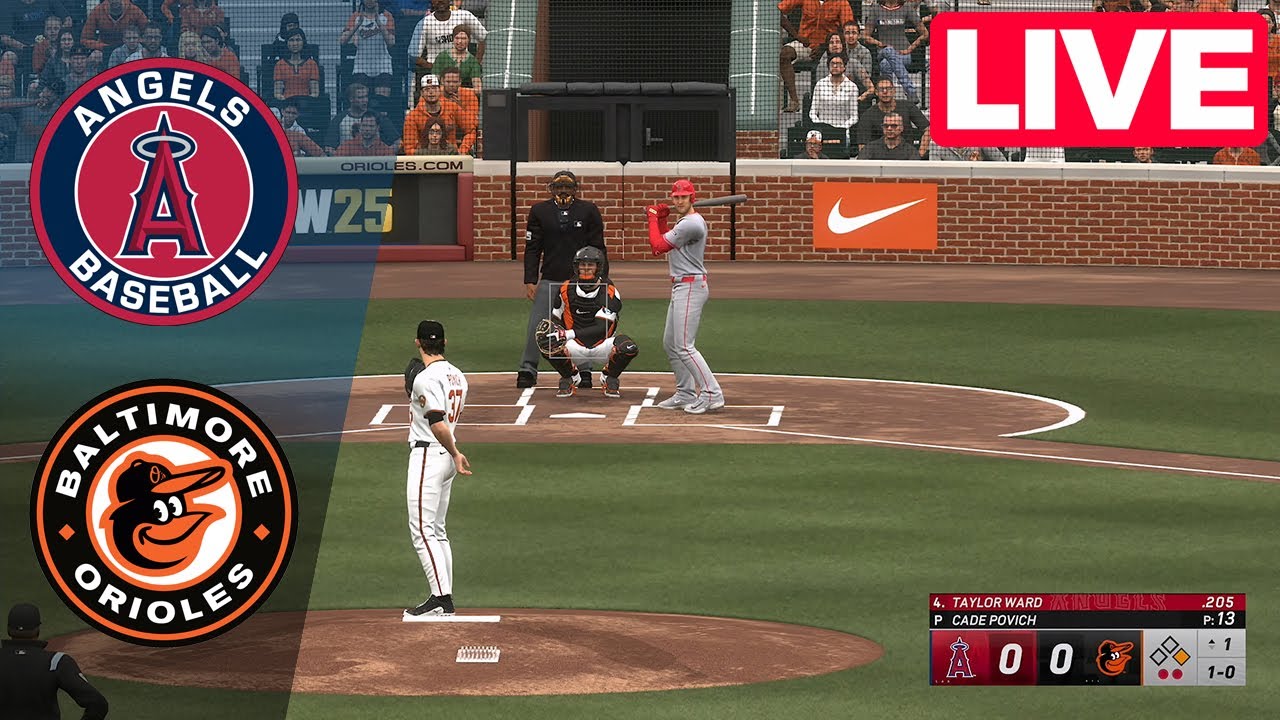
Task: Click the base-runner diamond indicator on the scoreboard
Action: point(1168,652)
